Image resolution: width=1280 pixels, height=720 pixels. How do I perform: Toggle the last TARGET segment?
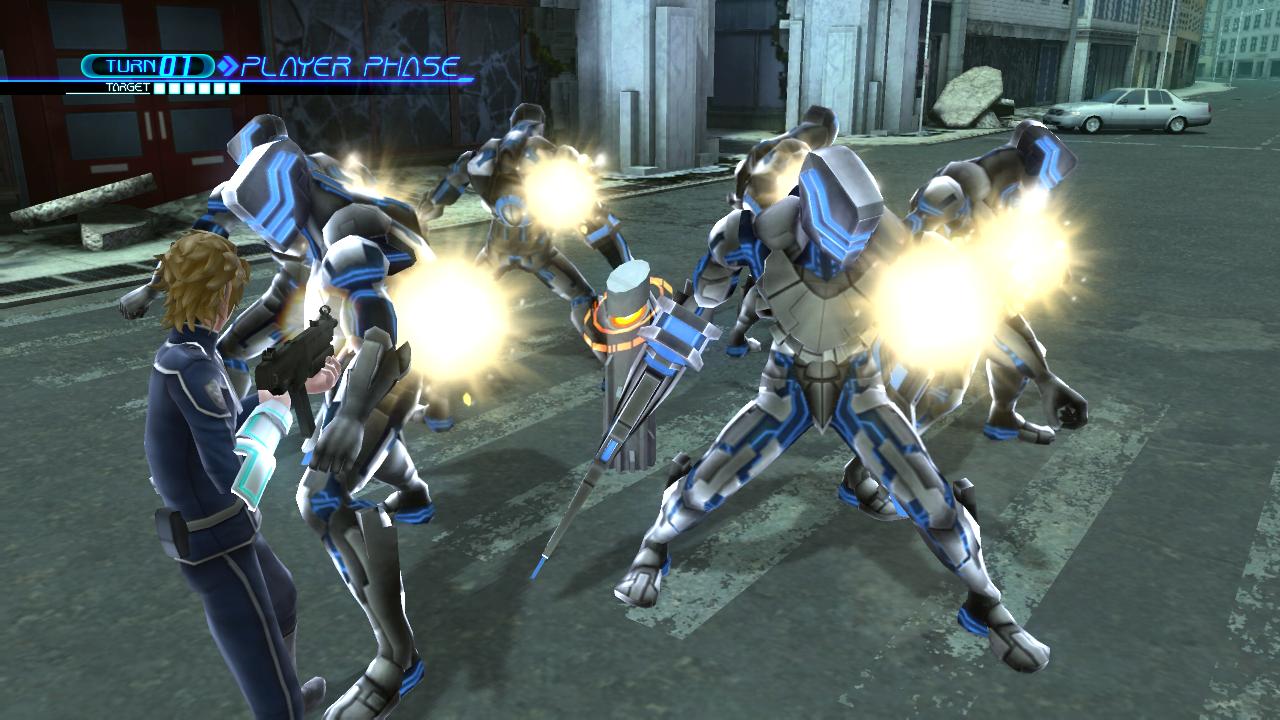pyautogui.click(x=235, y=88)
